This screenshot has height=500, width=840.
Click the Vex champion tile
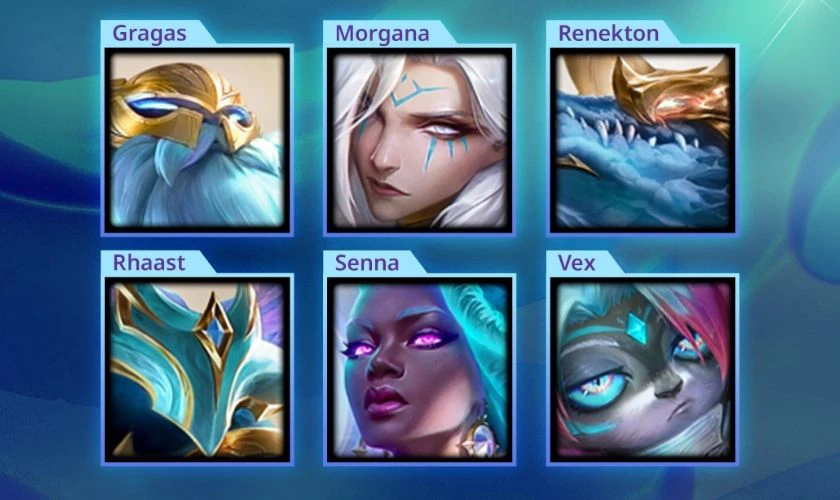[643, 369]
